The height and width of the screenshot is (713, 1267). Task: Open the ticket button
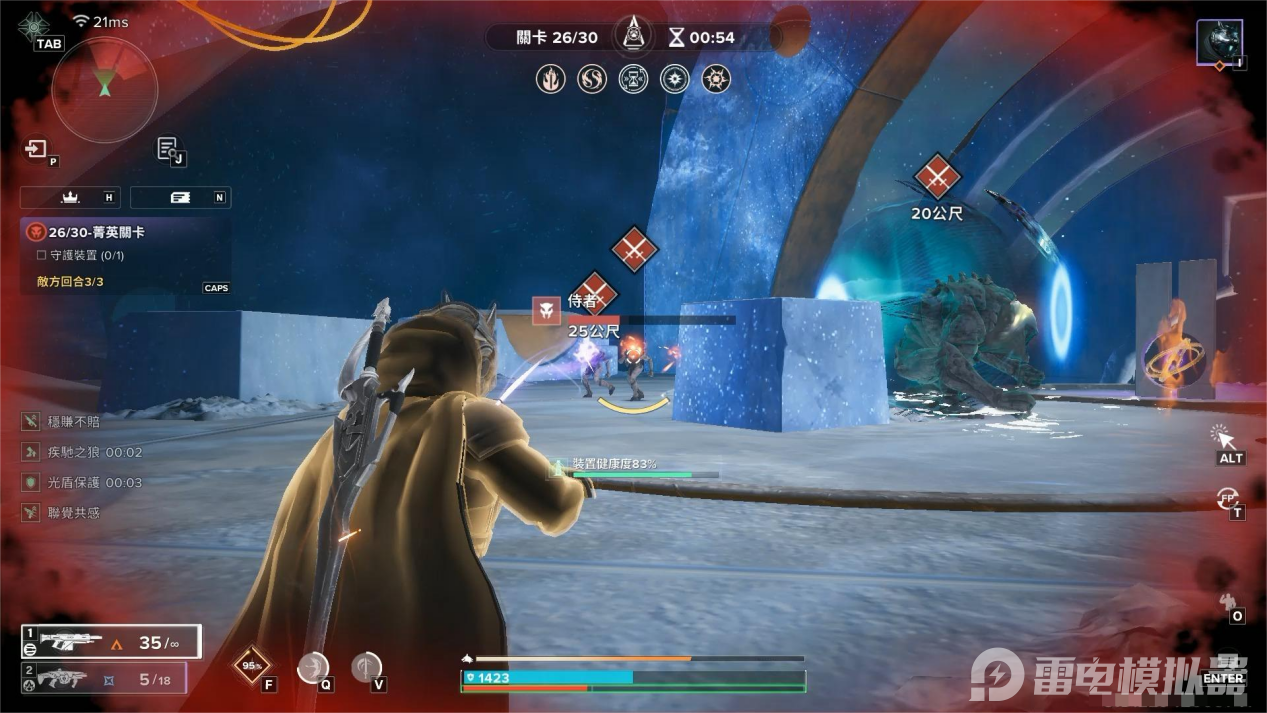click(x=181, y=197)
